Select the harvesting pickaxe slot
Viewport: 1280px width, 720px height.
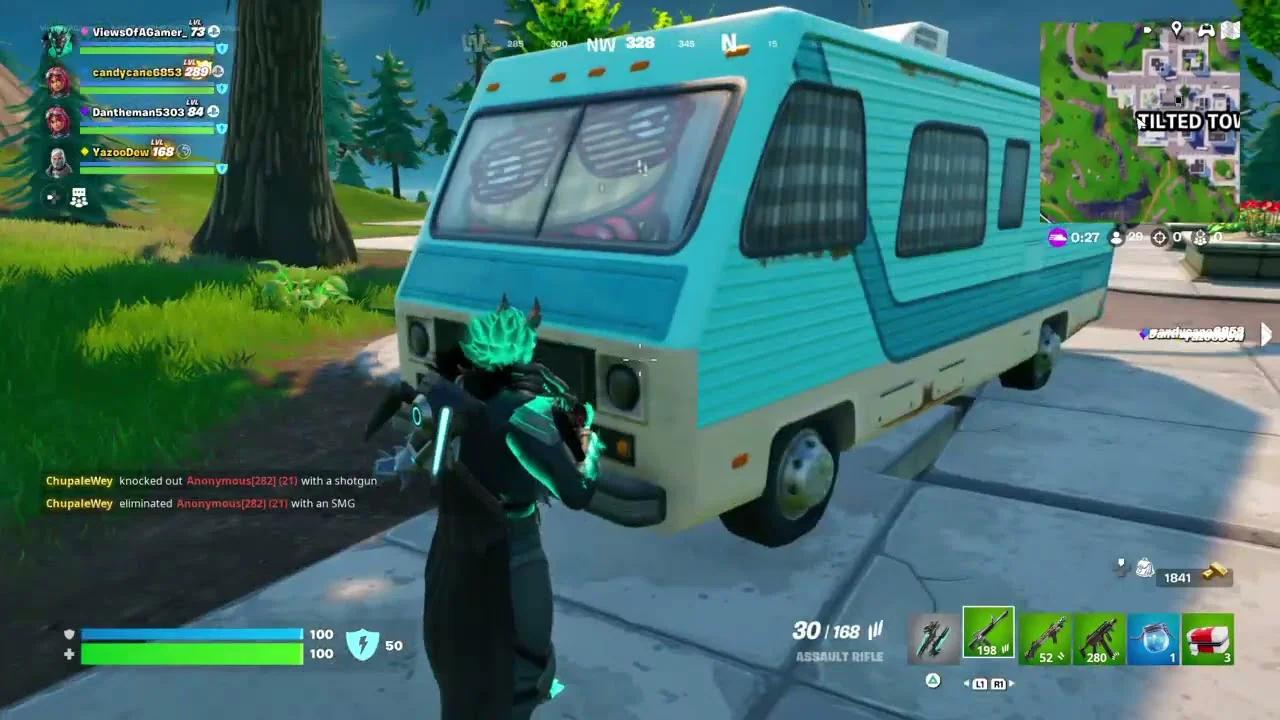(932, 635)
